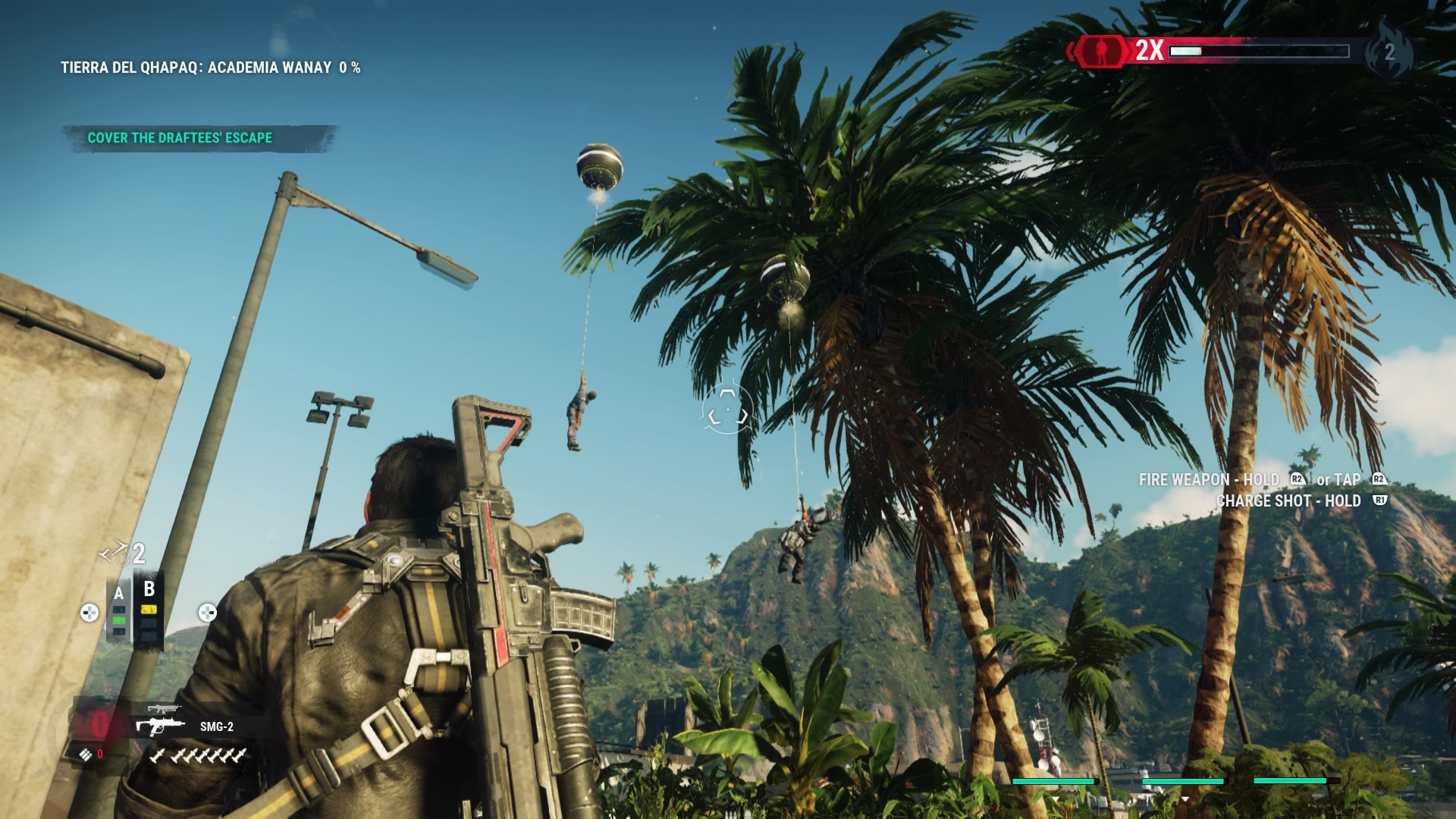The width and height of the screenshot is (1456, 819).
Task: Choose the secondary rifle above SMG-2
Action: [163, 709]
